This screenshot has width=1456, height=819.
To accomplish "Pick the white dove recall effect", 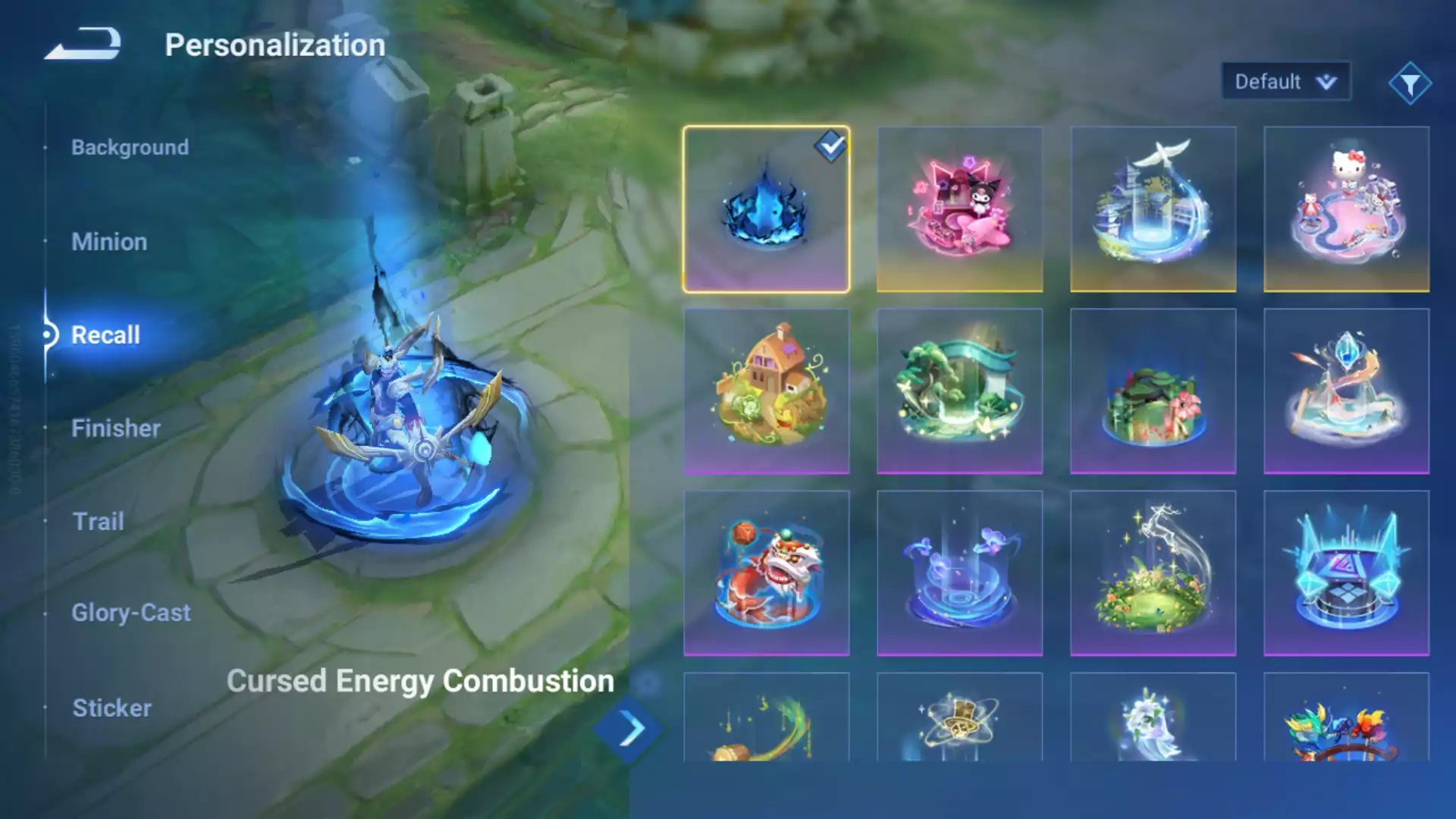I will tap(1153, 209).
